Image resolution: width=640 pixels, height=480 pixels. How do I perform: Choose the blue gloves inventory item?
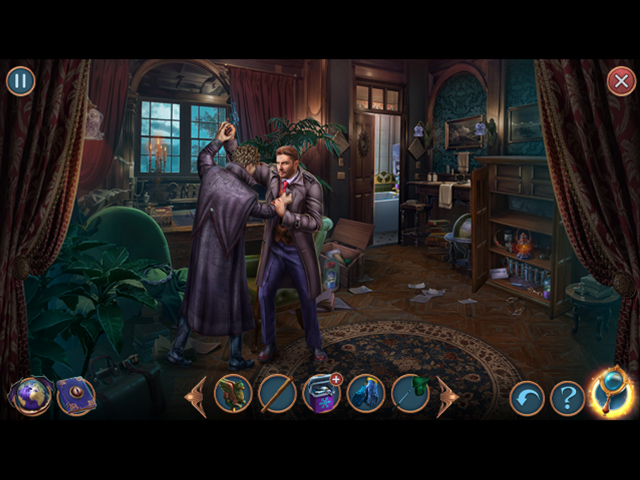pos(365,394)
